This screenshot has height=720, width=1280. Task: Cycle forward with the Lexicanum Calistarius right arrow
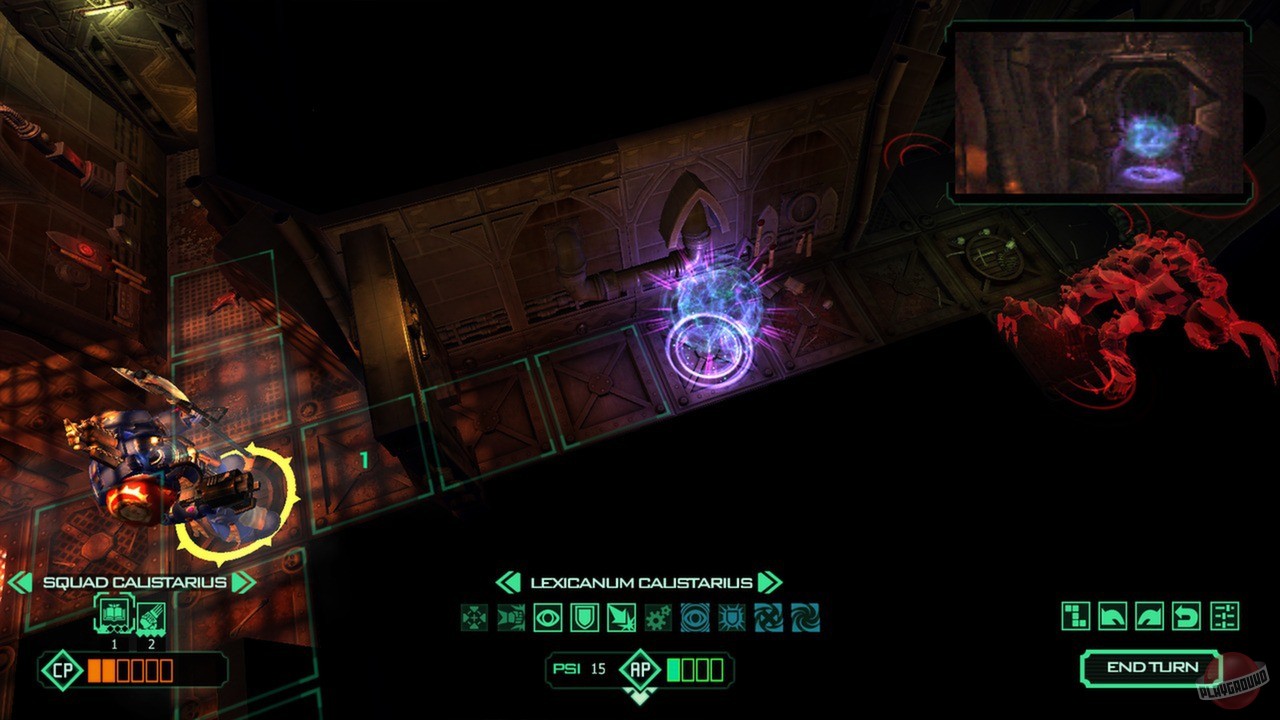[x=770, y=581]
